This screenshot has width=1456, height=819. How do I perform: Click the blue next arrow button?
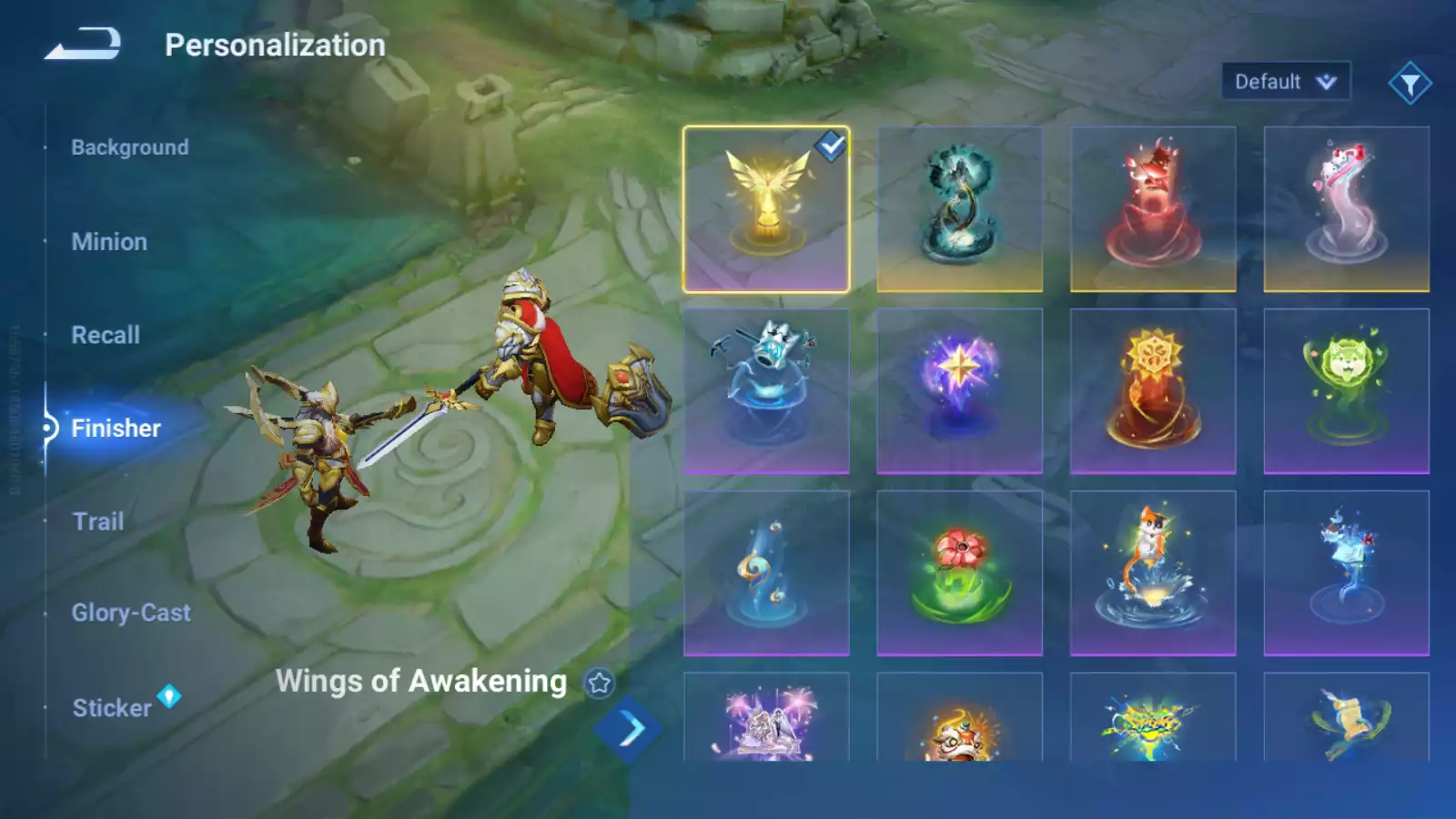[630, 729]
